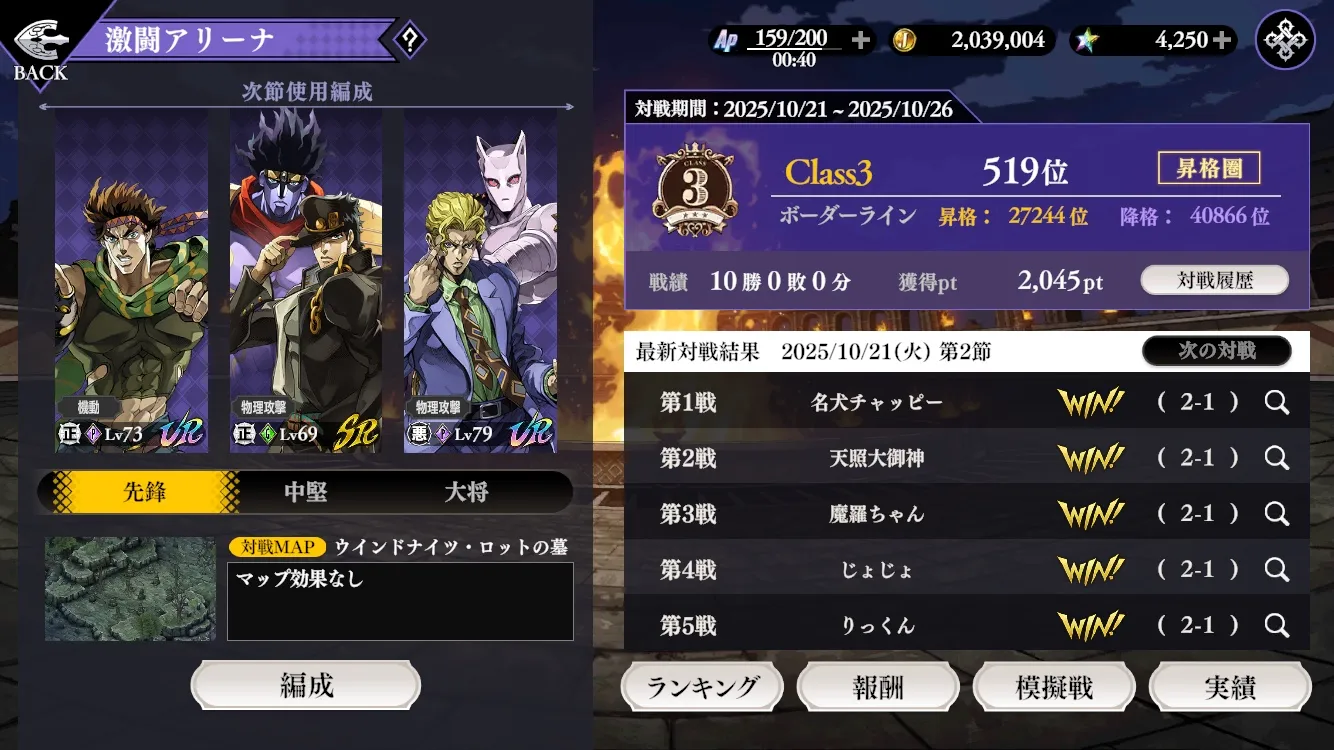Open the ornate main menu icon
Image resolution: width=1334 pixels, height=750 pixels.
tap(1285, 40)
